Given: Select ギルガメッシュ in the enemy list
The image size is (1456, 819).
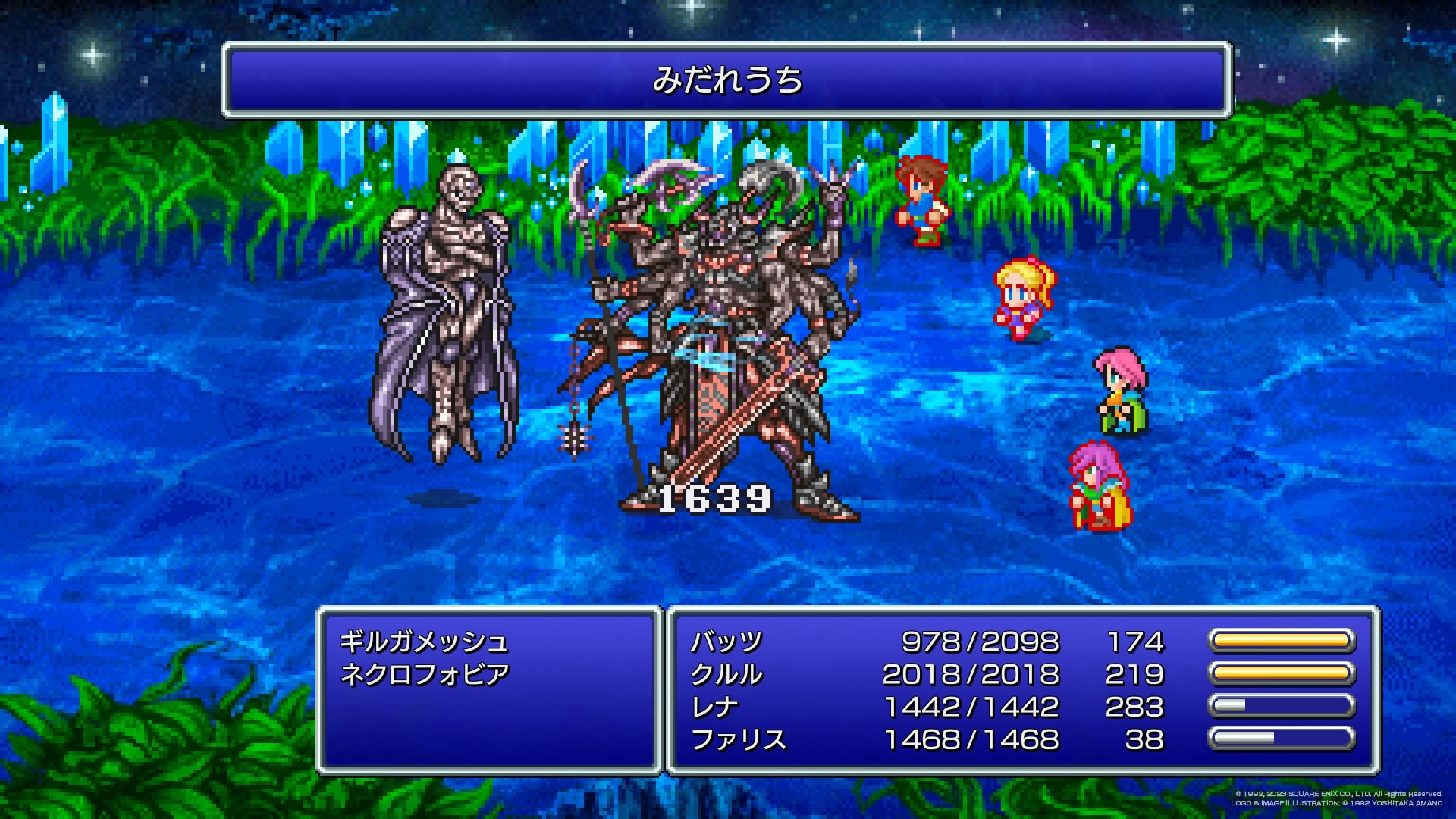Looking at the screenshot, I should (x=423, y=642).
